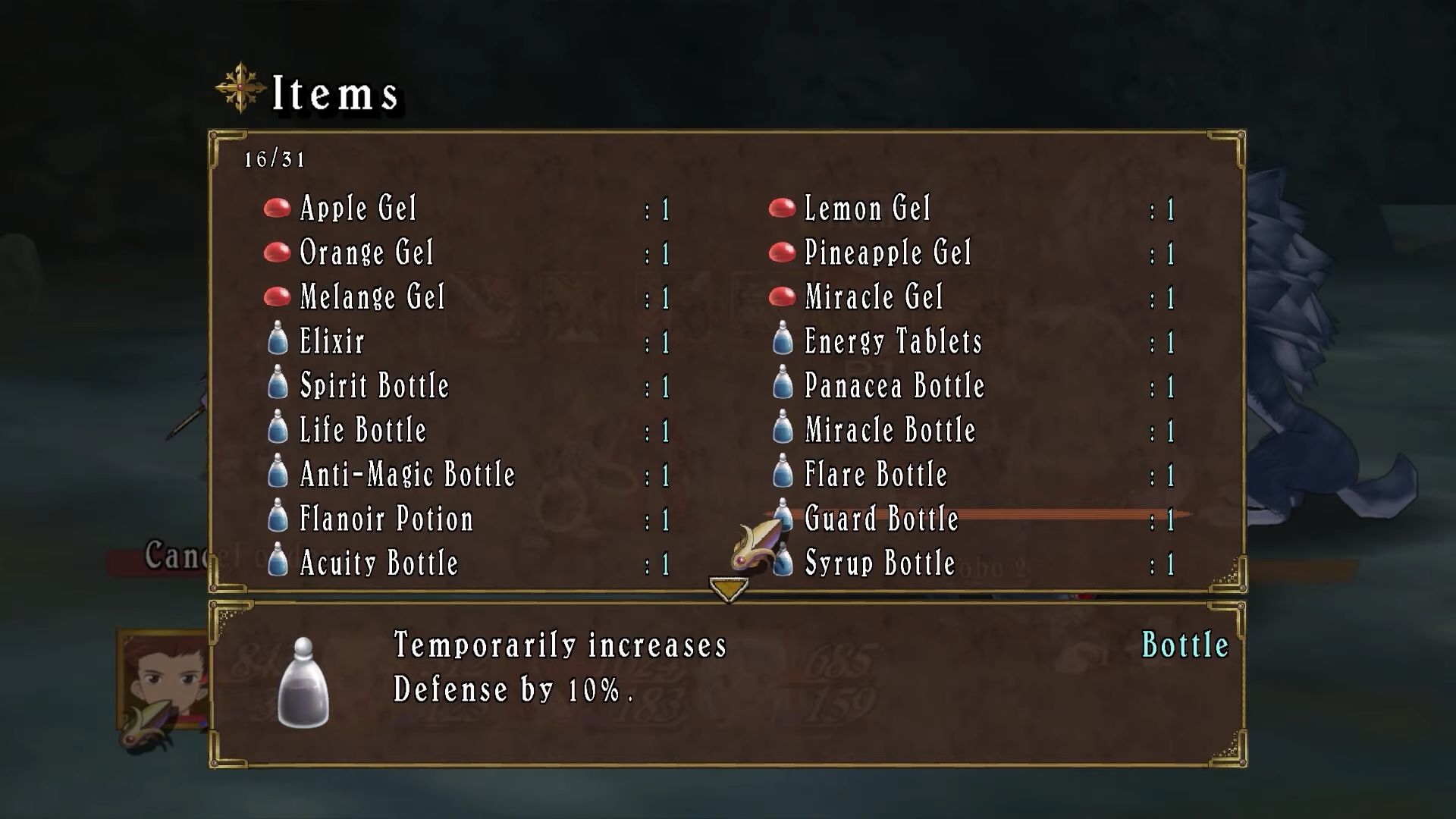
Task: Select the Miracle Bottle item
Action: point(890,431)
